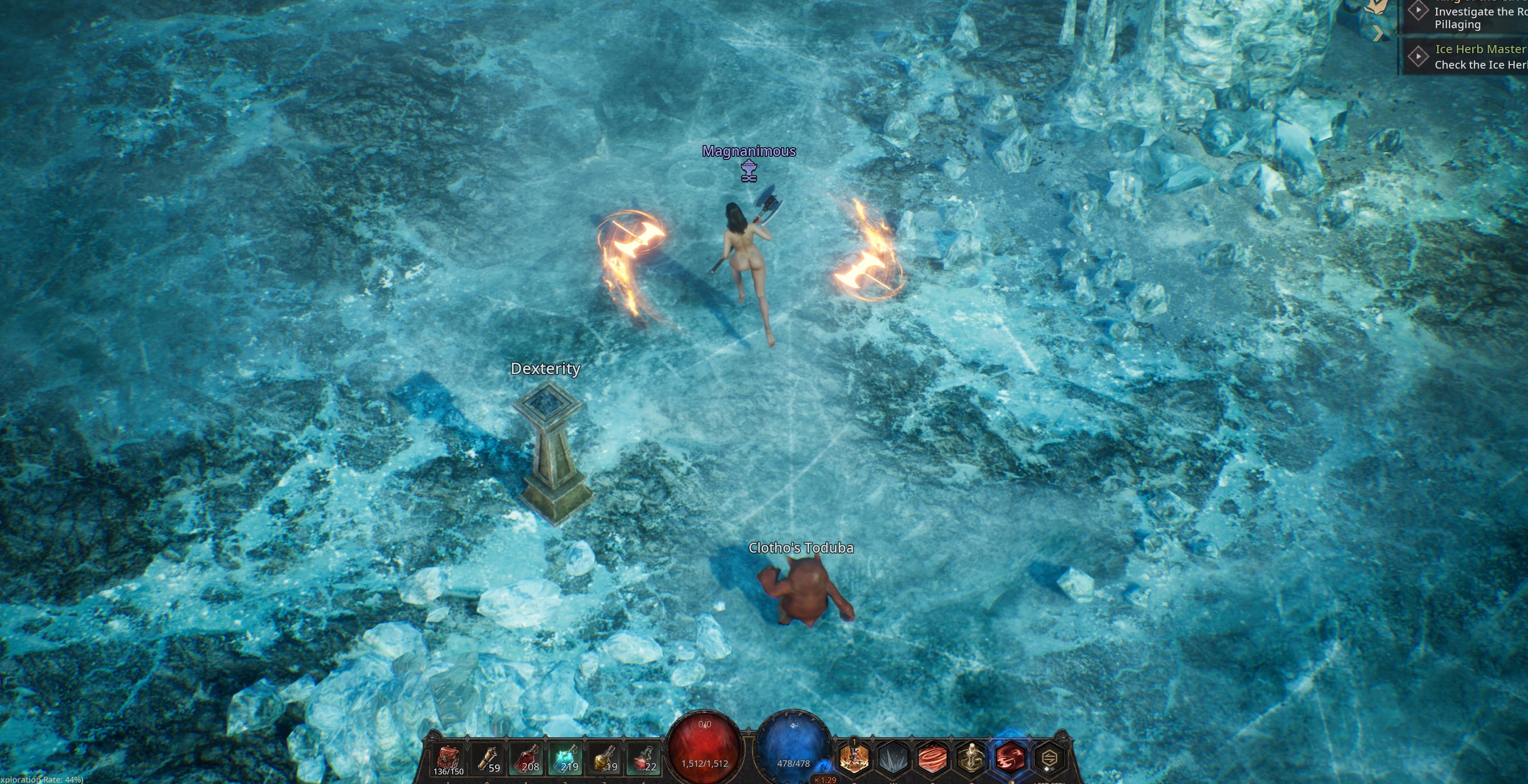This screenshot has height=784, width=1528.
Task: Activate the golden totem skill
Action: [971, 759]
